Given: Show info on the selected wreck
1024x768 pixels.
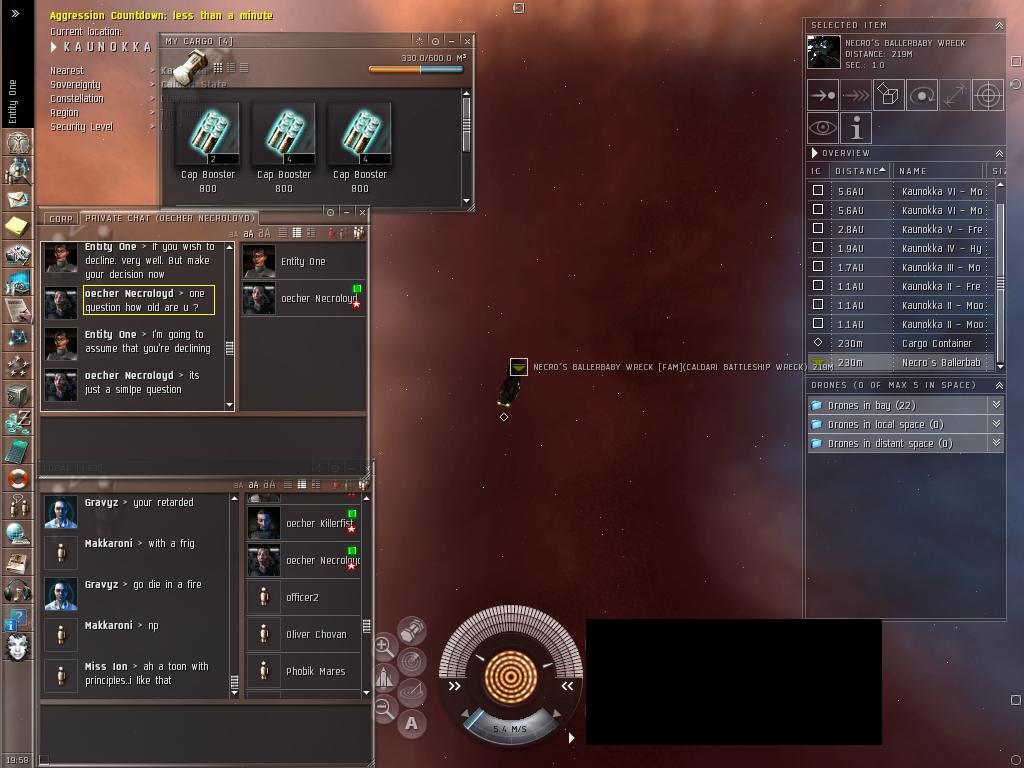Looking at the screenshot, I should point(856,128).
